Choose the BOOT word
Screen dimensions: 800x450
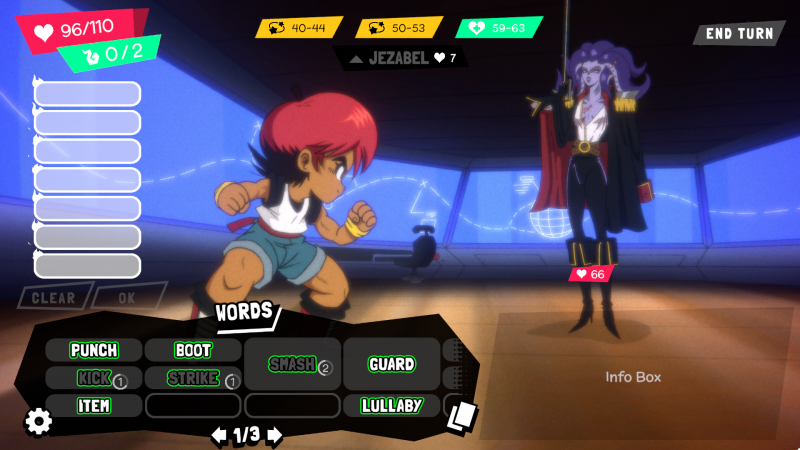click(193, 350)
